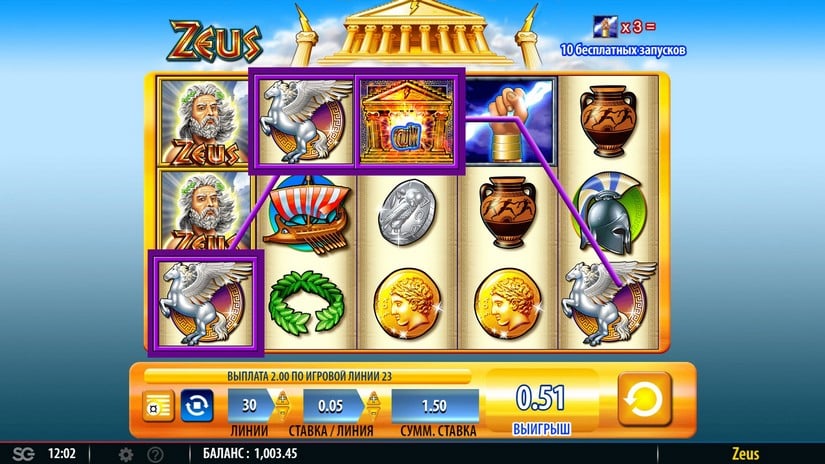This screenshot has width=825, height=464.
Task: Click the SG logo in bottom bar
Action: point(21,454)
